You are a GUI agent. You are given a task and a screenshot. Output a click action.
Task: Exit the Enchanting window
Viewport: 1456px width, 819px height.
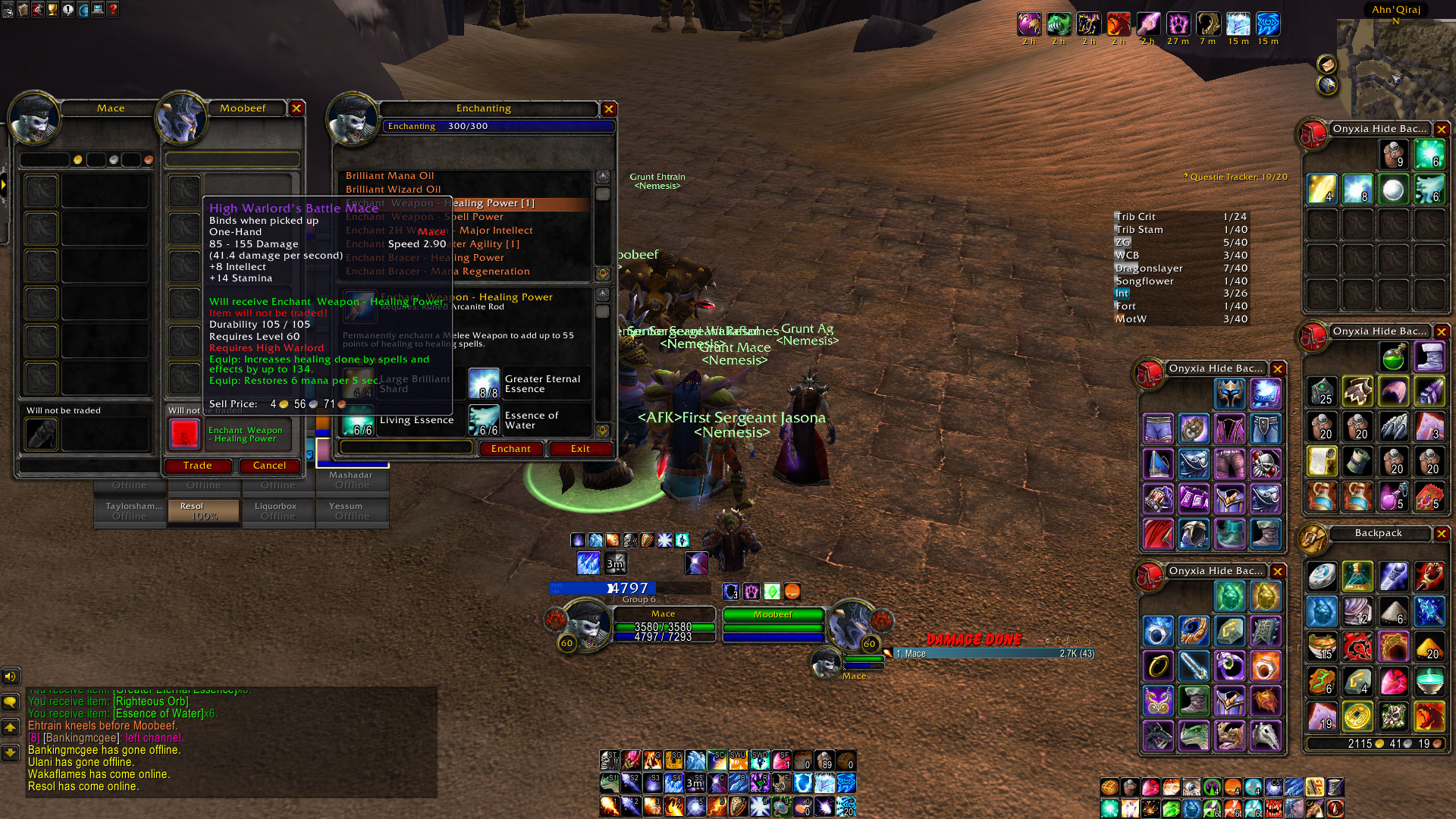580,449
